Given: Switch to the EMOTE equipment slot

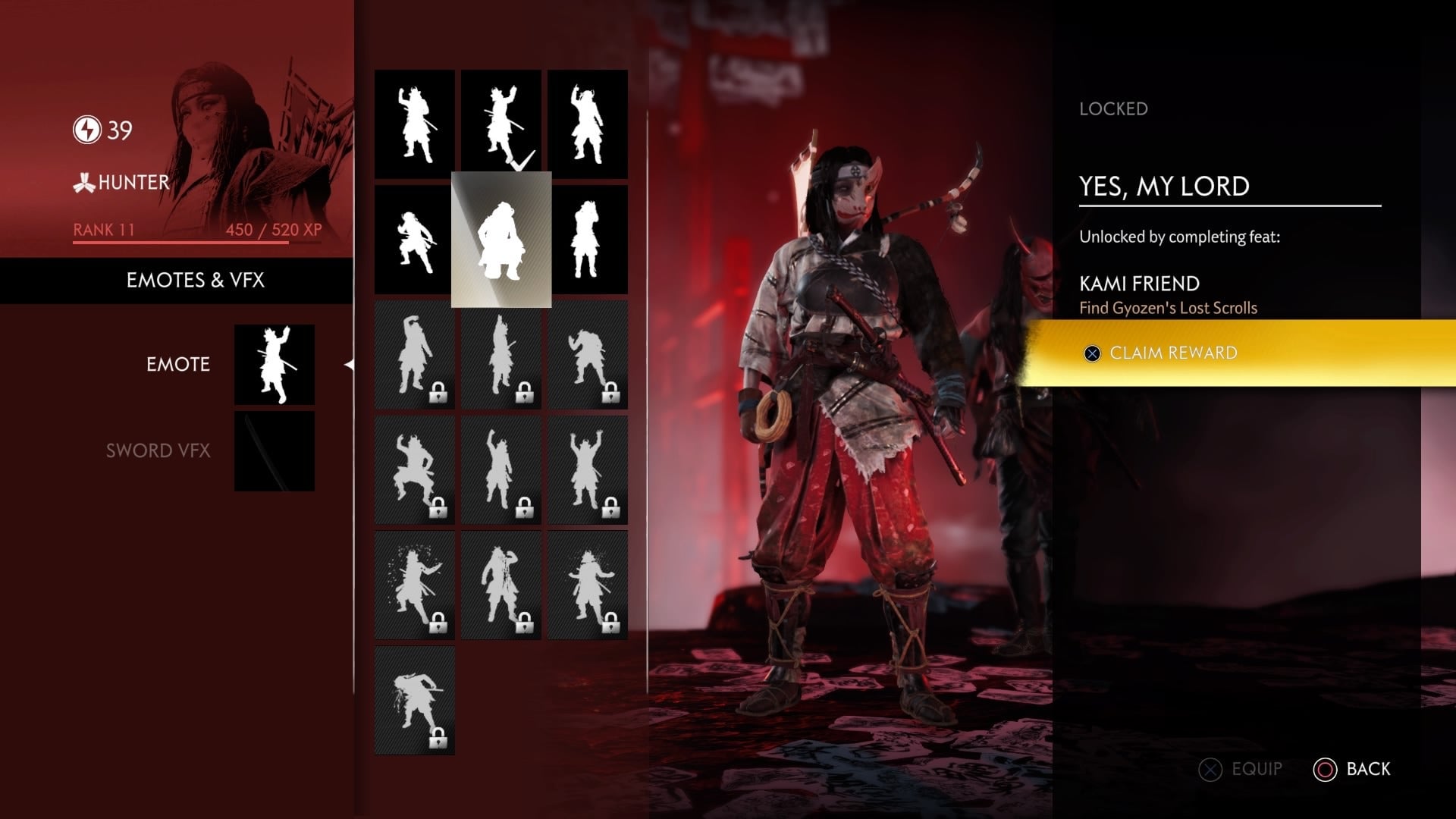Looking at the screenshot, I should (x=178, y=365).
